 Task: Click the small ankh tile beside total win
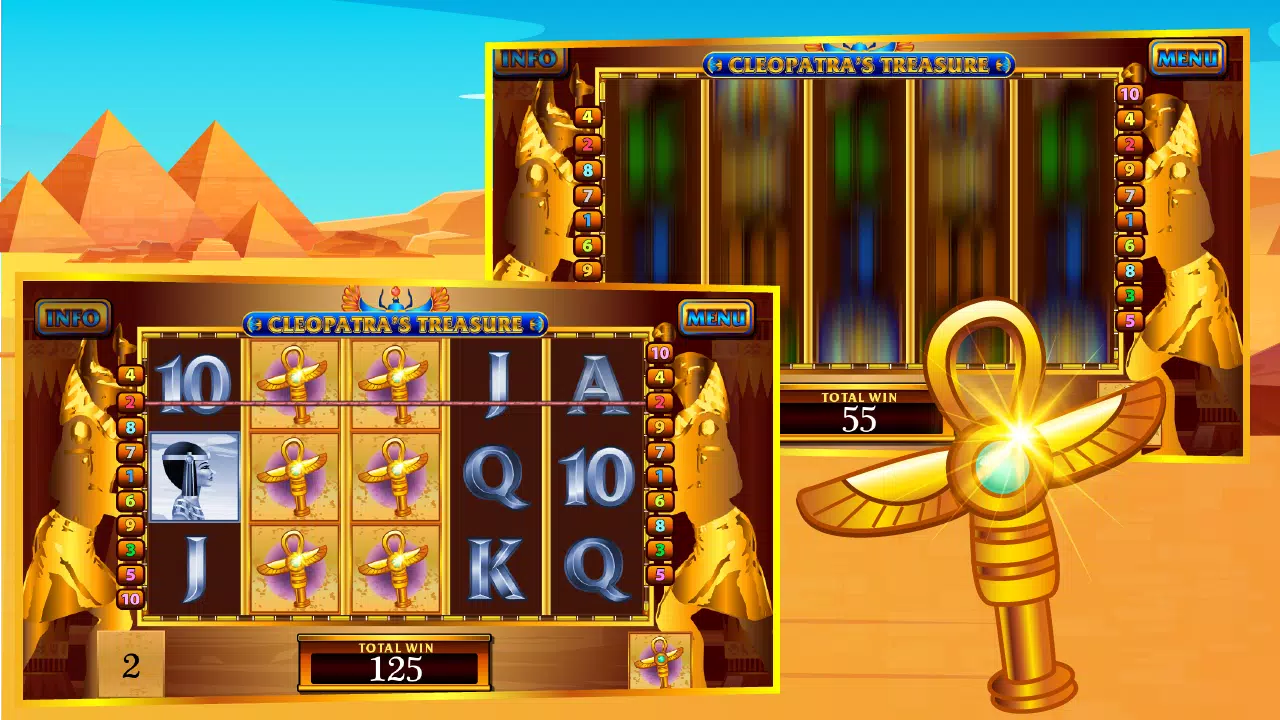point(660,661)
